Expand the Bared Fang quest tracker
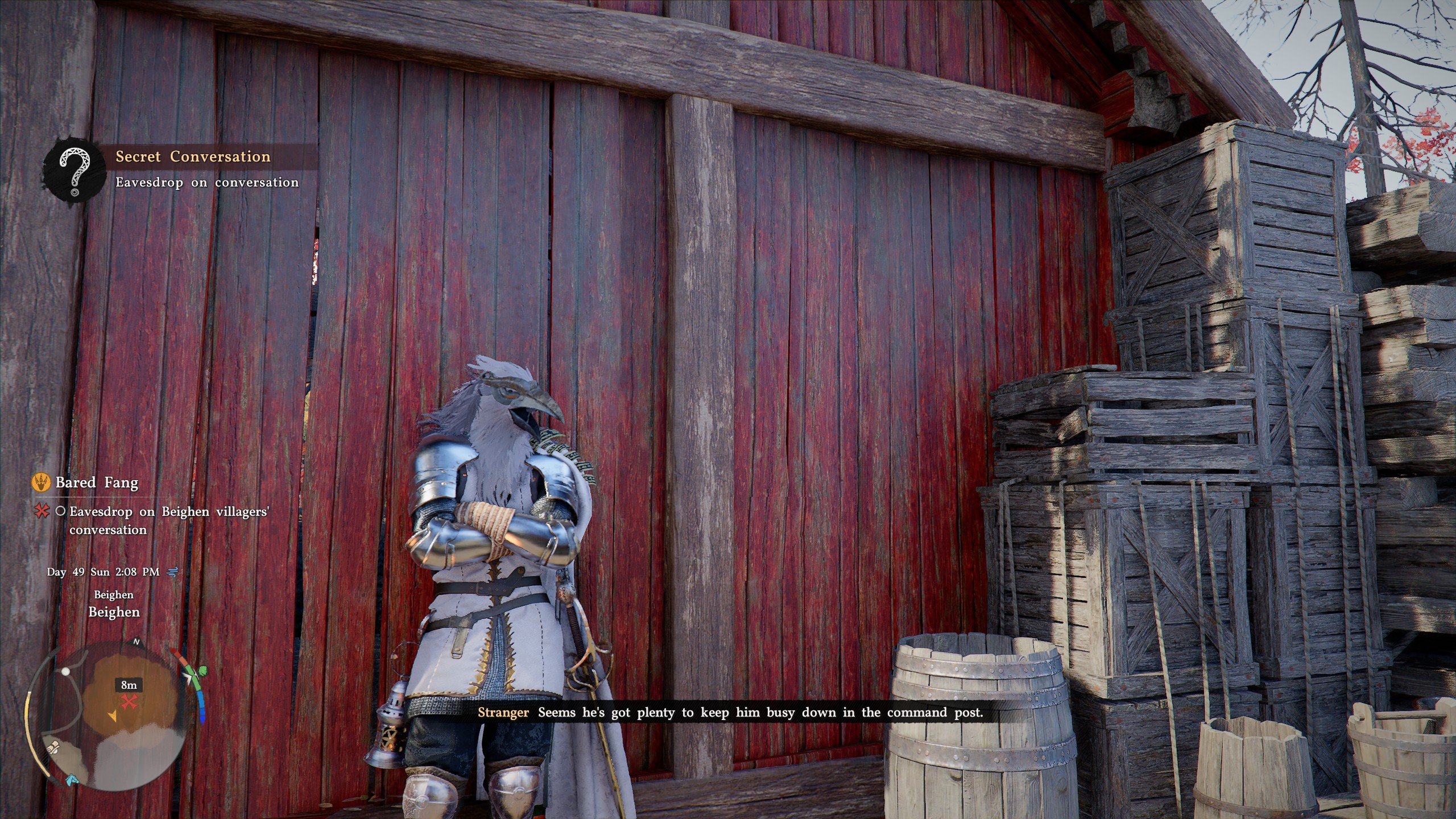 point(97,482)
